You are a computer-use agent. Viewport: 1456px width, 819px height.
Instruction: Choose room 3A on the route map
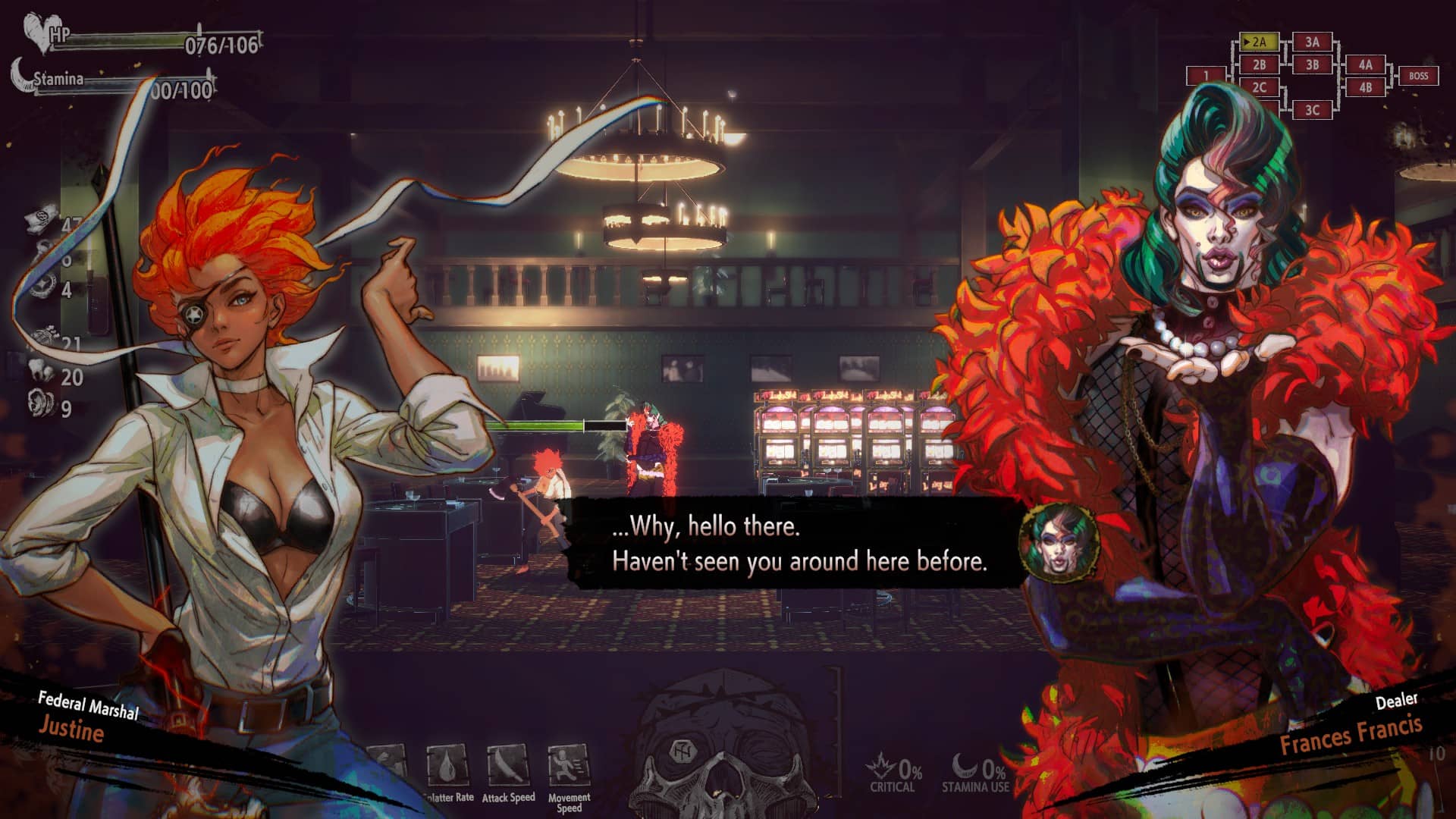1312,42
